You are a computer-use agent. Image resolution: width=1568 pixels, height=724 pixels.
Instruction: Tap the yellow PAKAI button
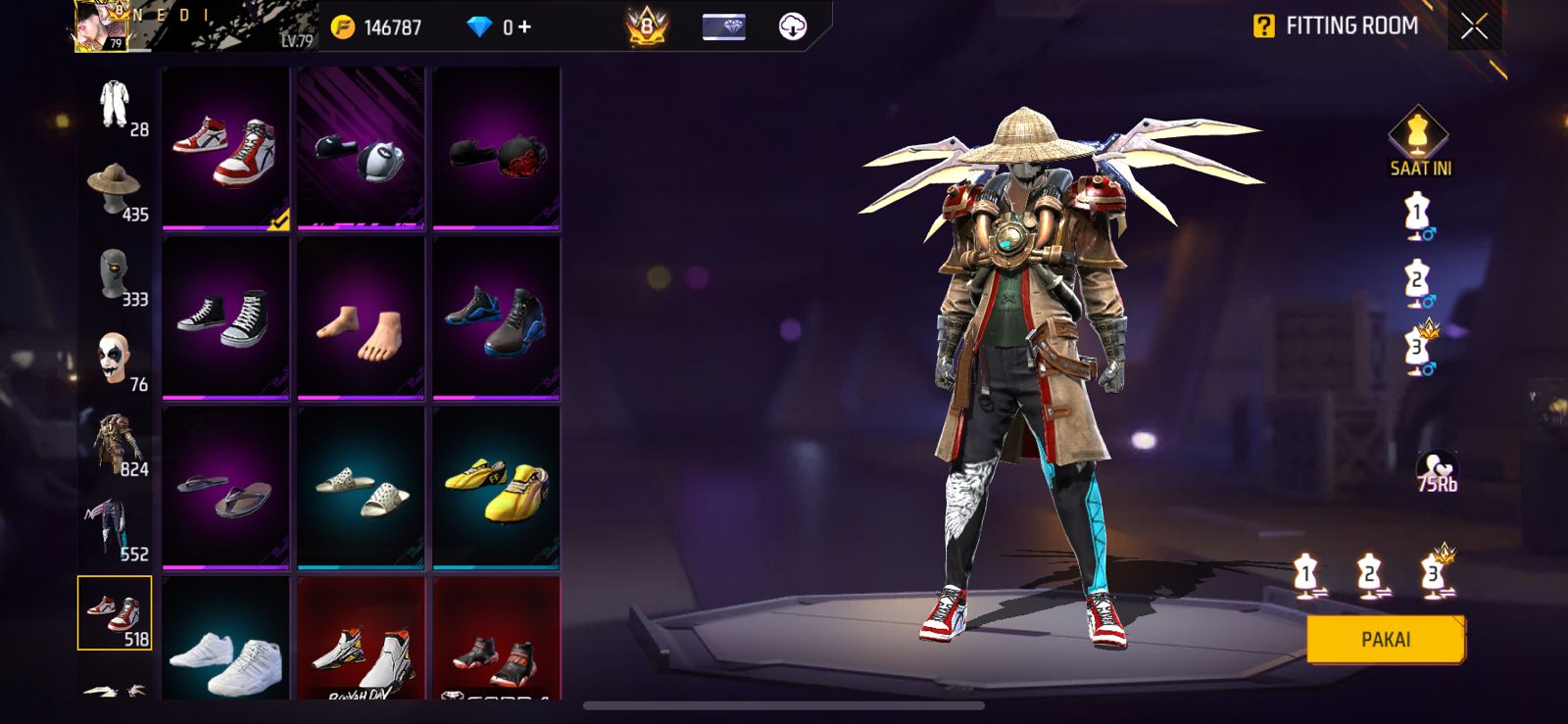tap(1385, 640)
